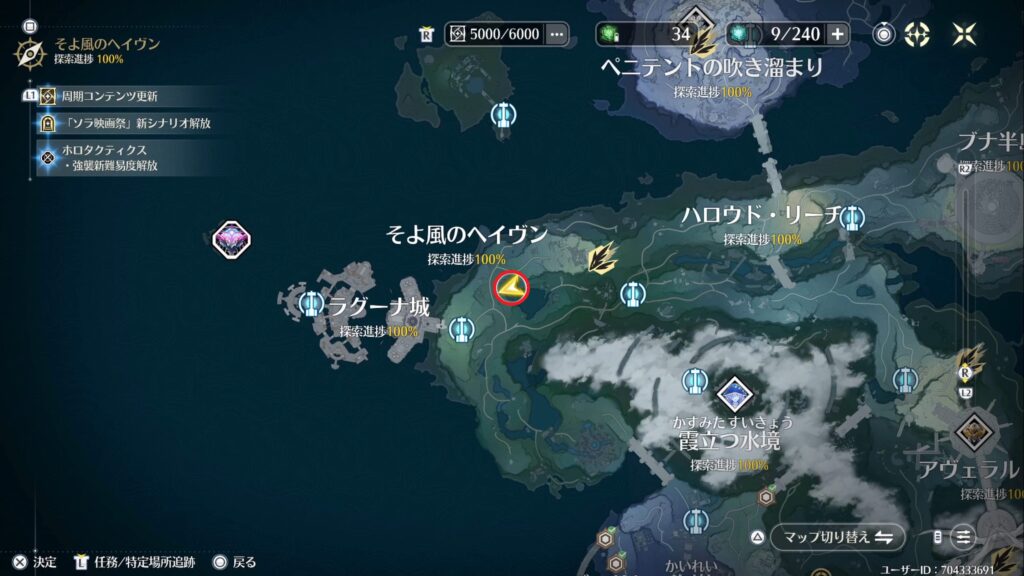
Task: Select the 「ソラ映画祭」新シナリオ解放 entry
Action: (x=138, y=123)
